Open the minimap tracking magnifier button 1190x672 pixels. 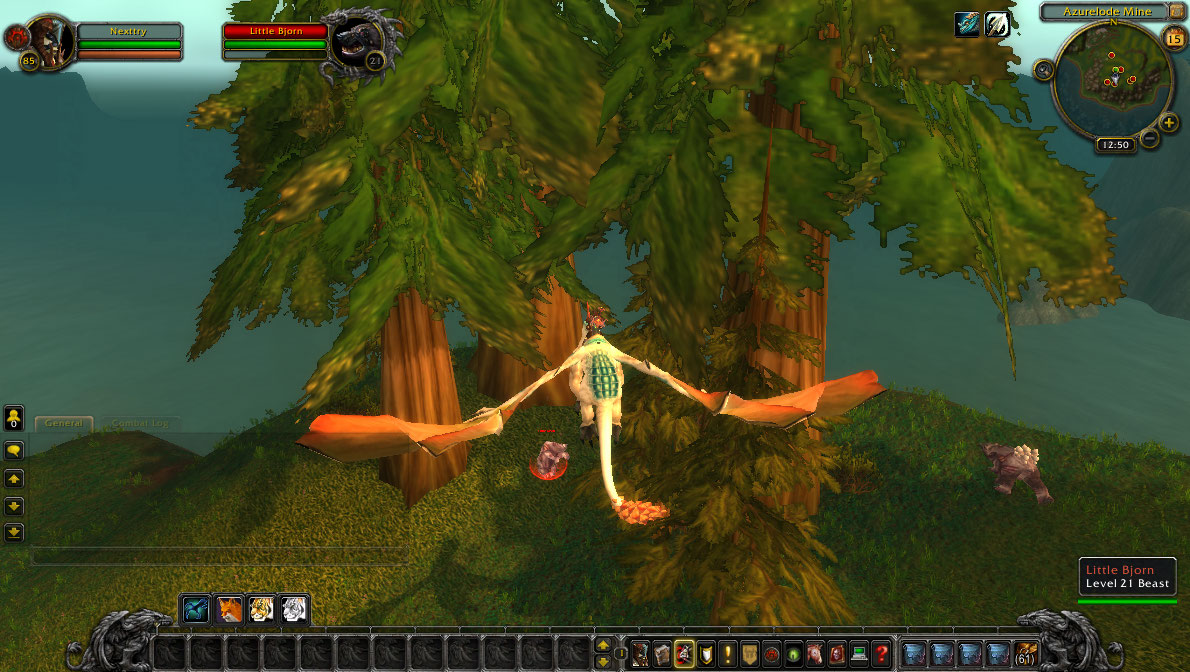pos(1044,70)
